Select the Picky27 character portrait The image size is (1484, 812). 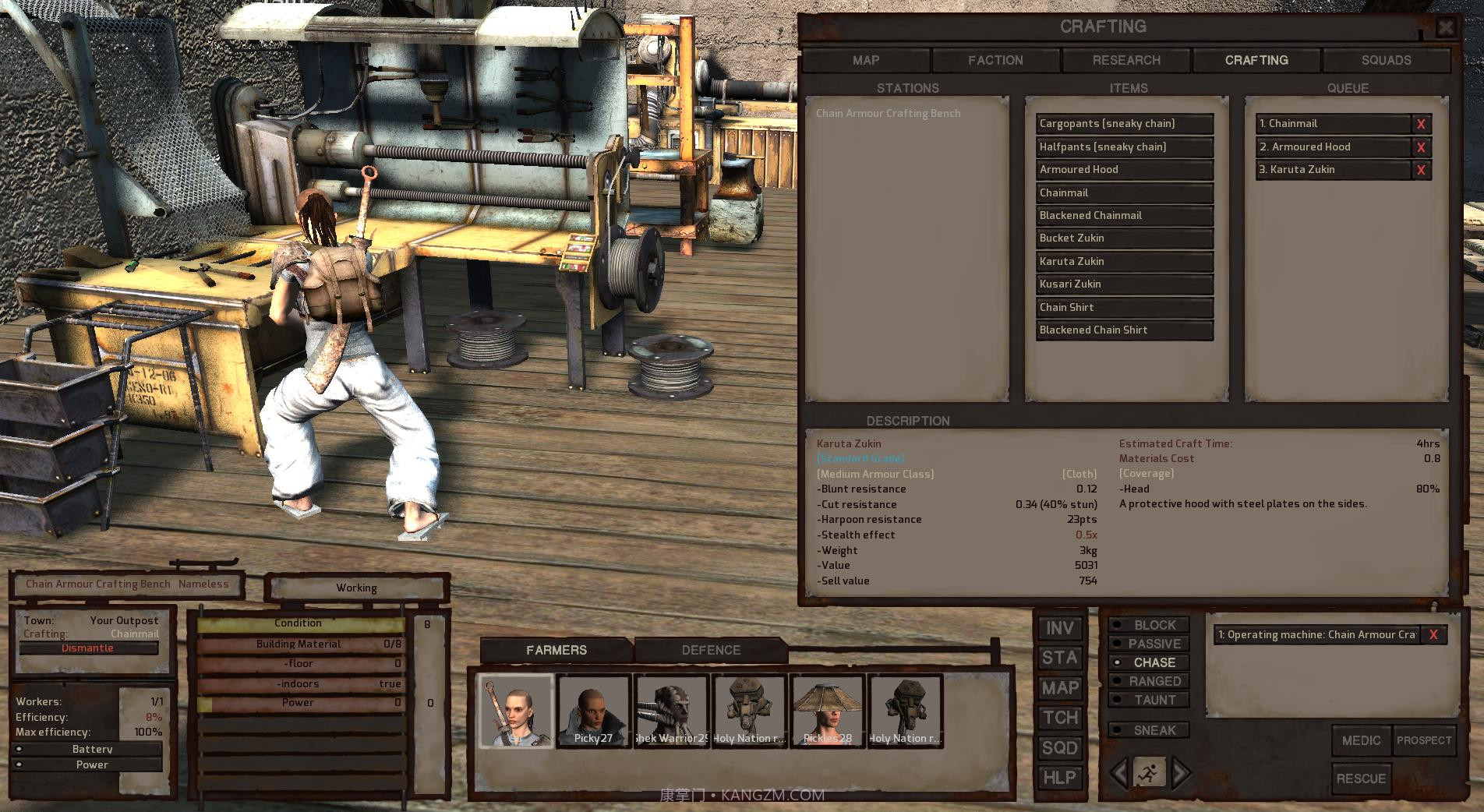(593, 711)
